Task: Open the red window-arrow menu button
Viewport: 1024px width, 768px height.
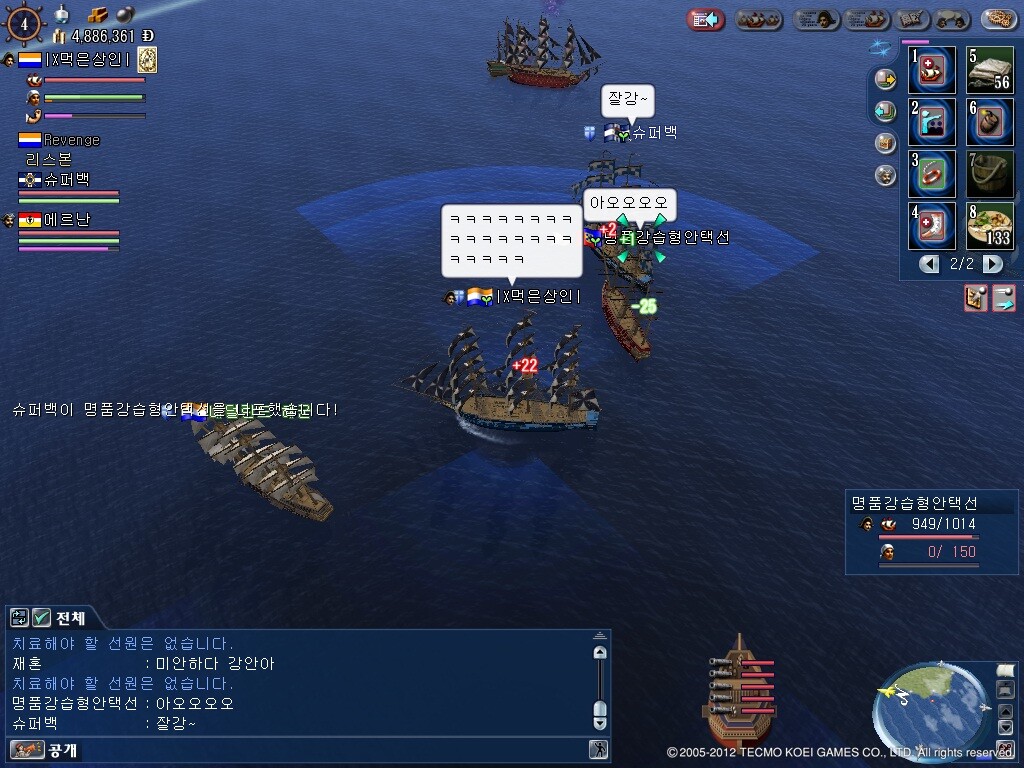Action: tap(706, 19)
